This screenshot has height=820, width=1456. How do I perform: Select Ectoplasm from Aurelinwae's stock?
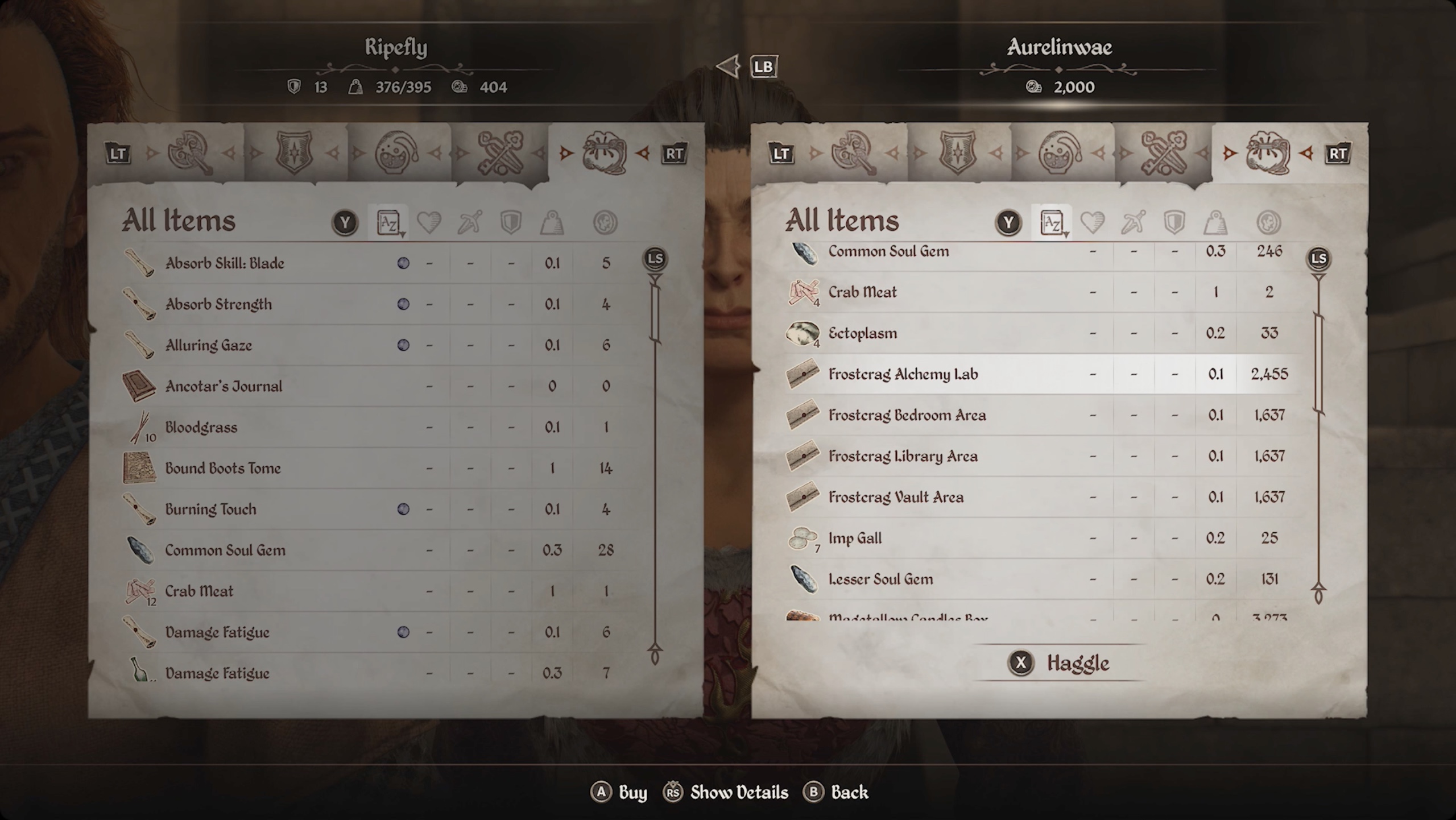click(x=862, y=333)
